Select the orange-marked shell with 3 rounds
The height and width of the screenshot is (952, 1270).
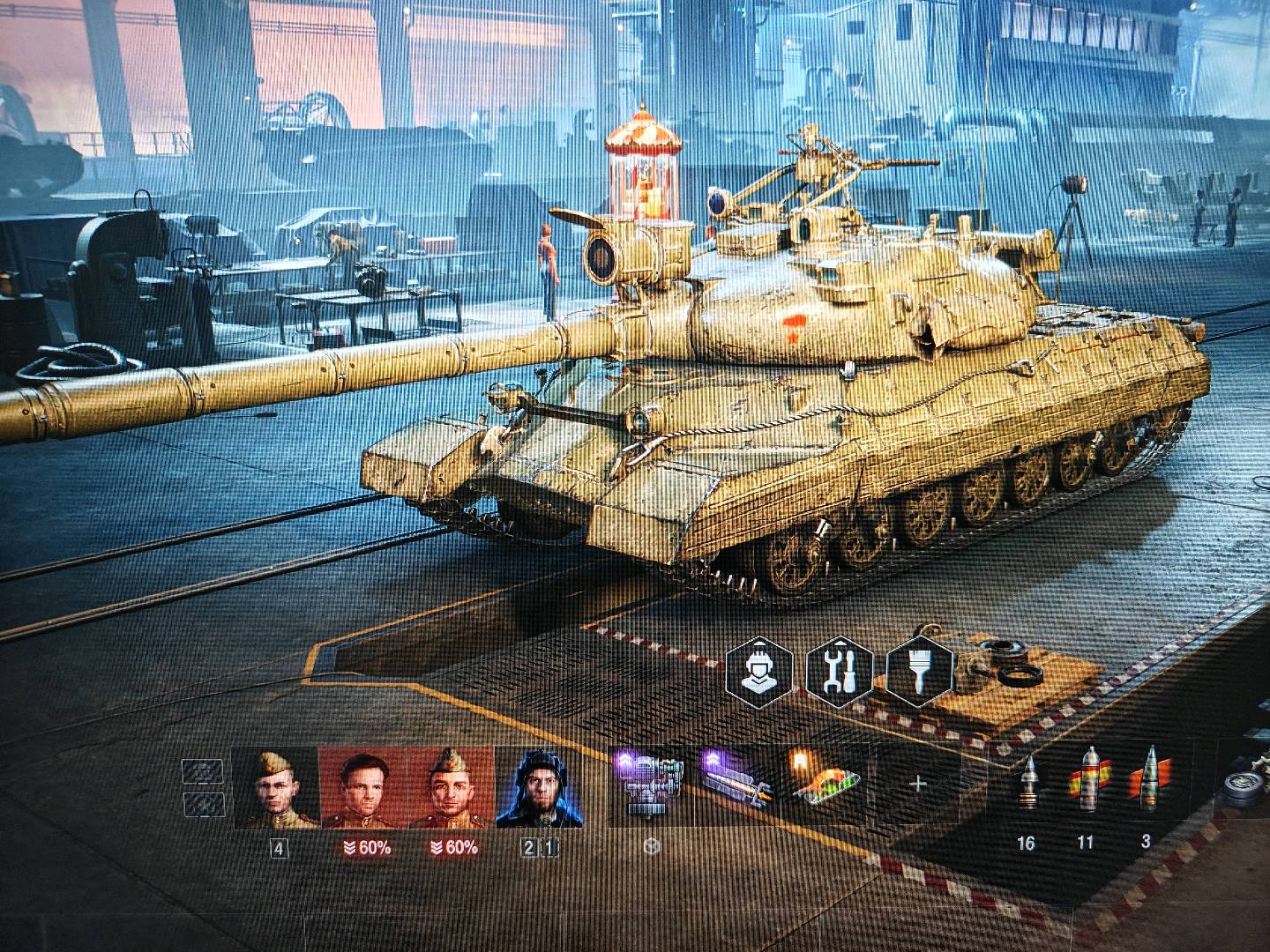[x=1147, y=780]
